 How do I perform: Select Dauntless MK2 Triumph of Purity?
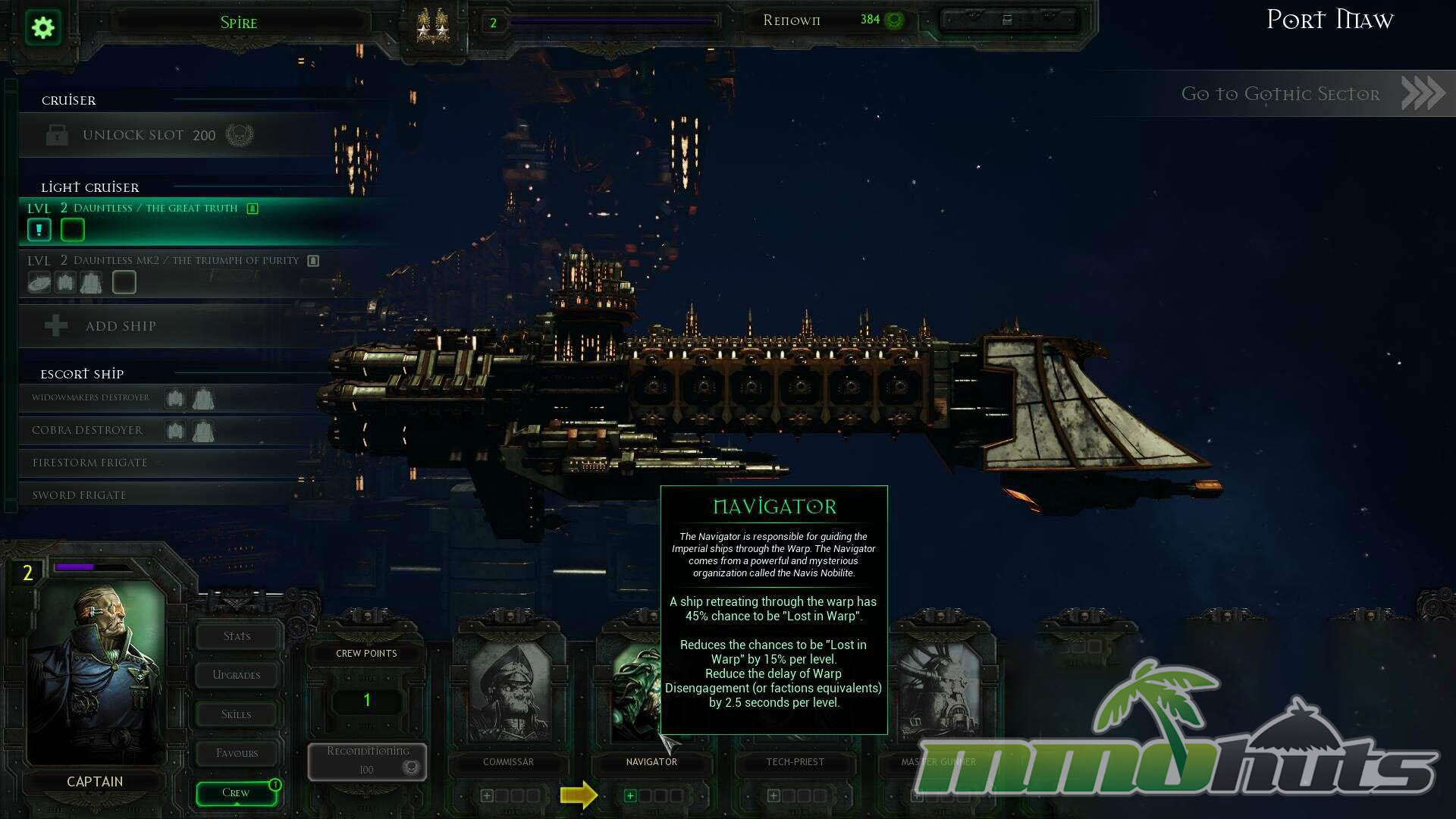tap(186, 261)
